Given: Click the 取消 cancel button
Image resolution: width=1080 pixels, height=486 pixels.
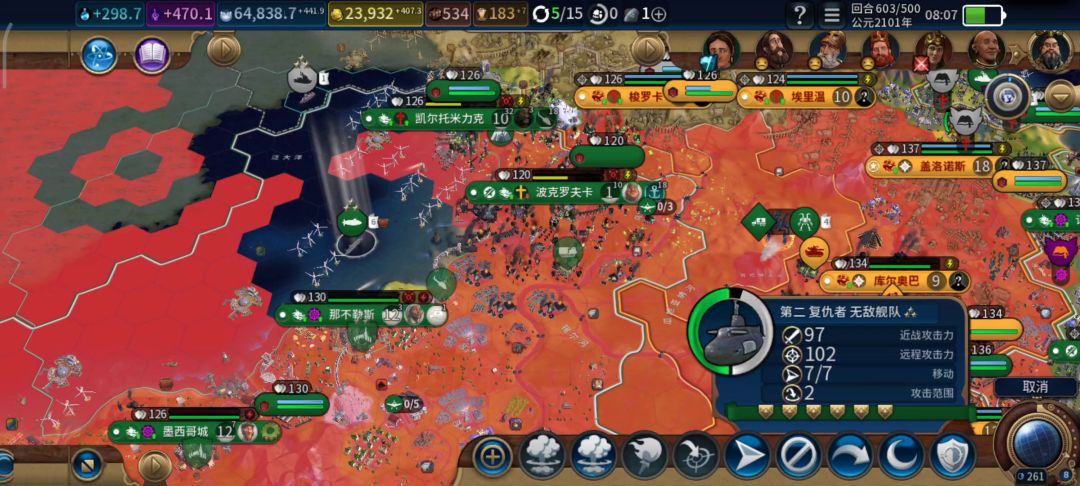Looking at the screenshot, I should 1035,386.
